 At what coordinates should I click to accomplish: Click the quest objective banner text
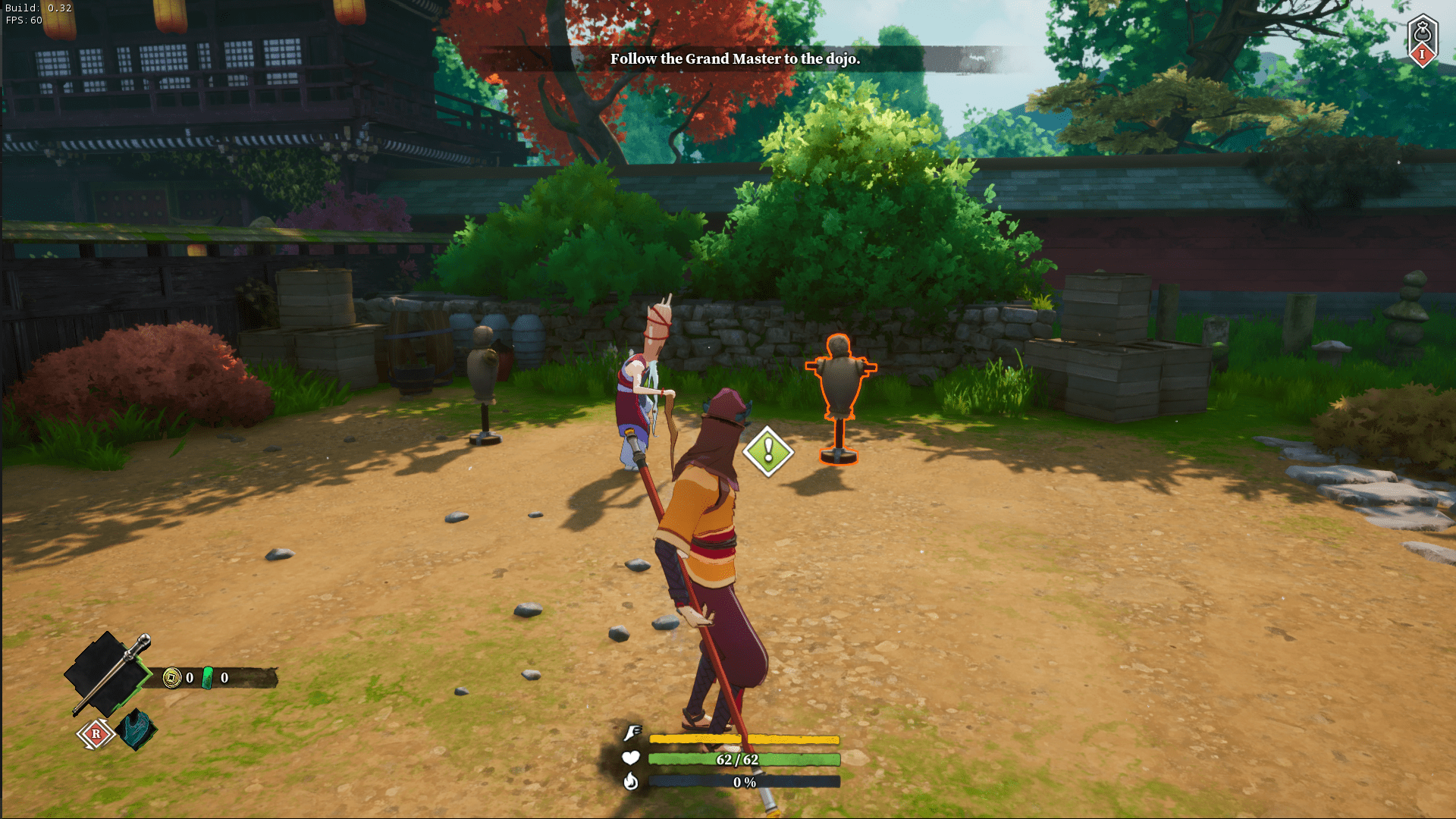(735, 59)
